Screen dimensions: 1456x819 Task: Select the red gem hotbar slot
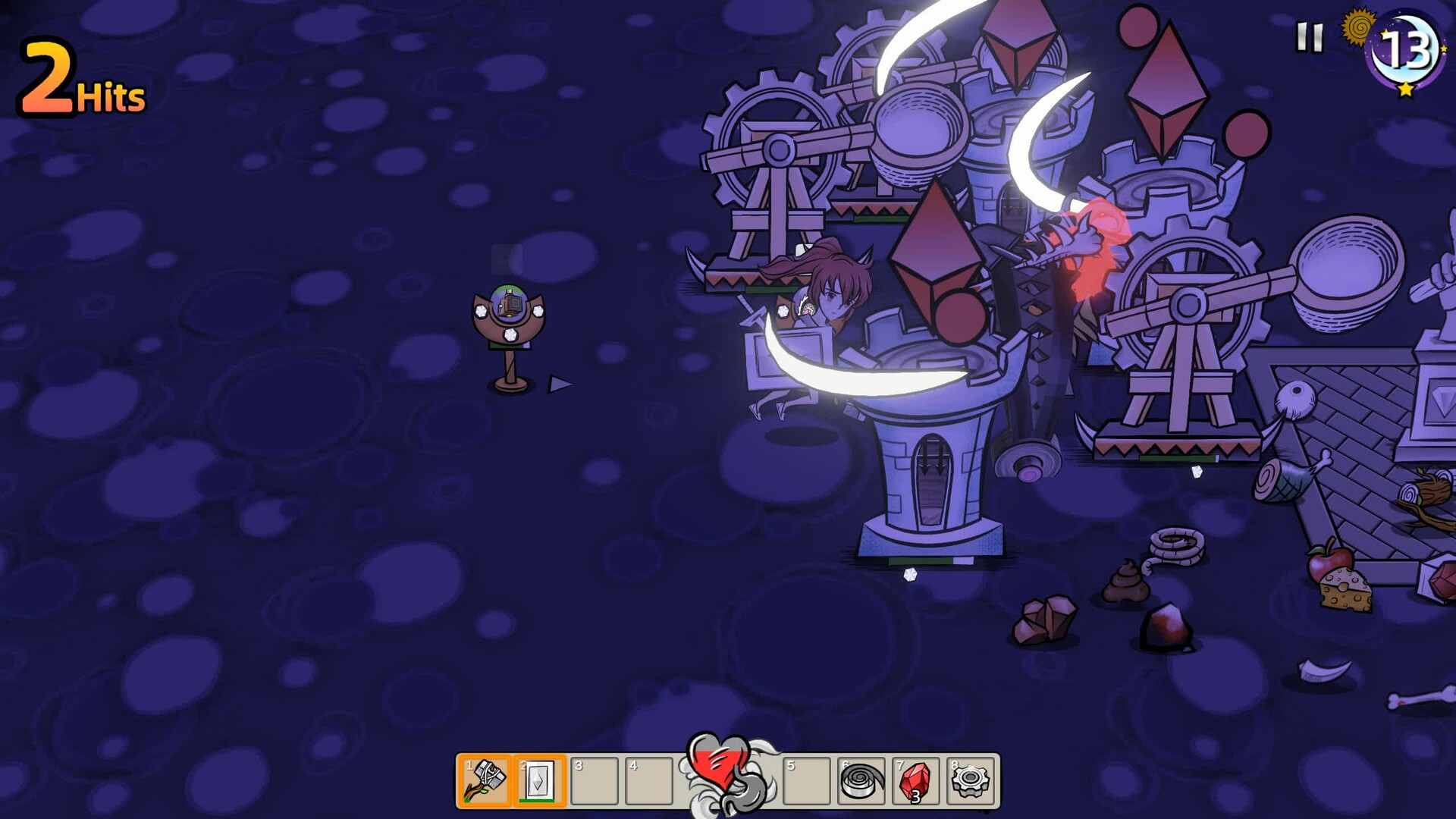(x=916, y=780)
